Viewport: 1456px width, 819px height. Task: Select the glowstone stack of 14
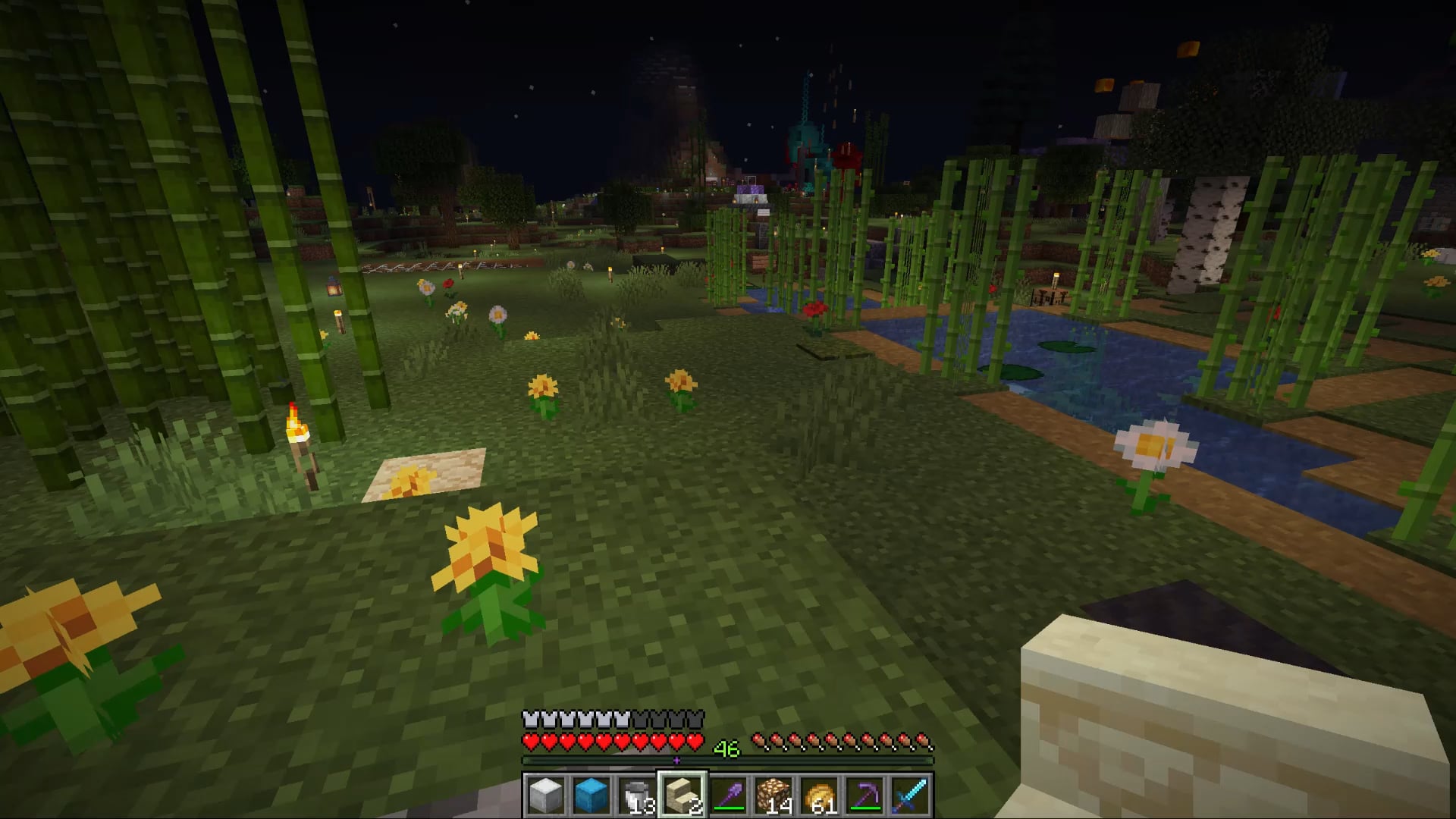click(773, 795)
